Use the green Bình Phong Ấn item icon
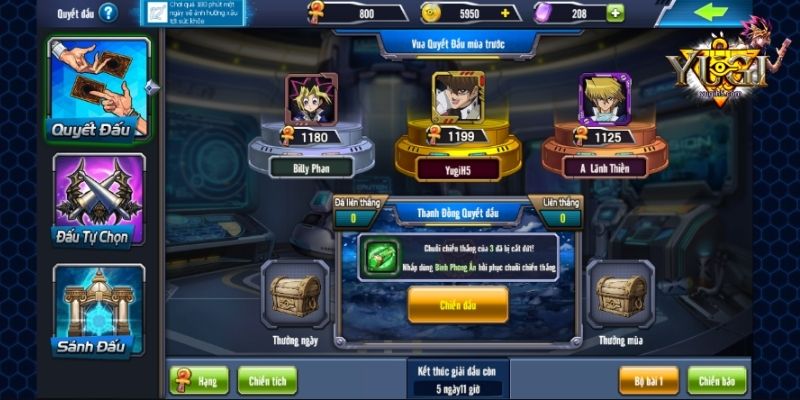Image resolution: width=800 pixels, height=400 pixels. pyautogui.click(x=381, y=255)
